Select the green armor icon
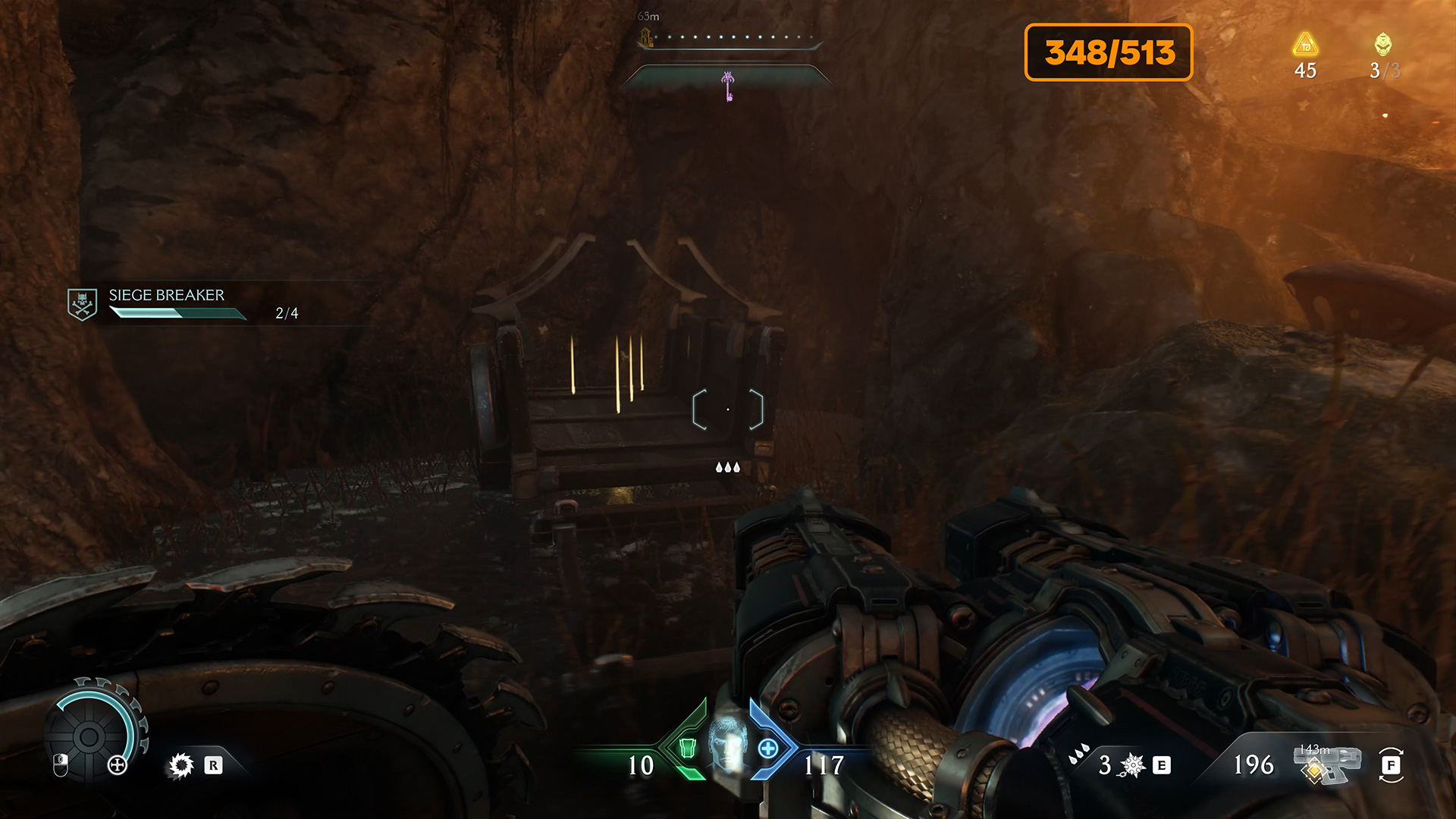This screenshot has height=819, width=1456. click(x=688, y=748)
